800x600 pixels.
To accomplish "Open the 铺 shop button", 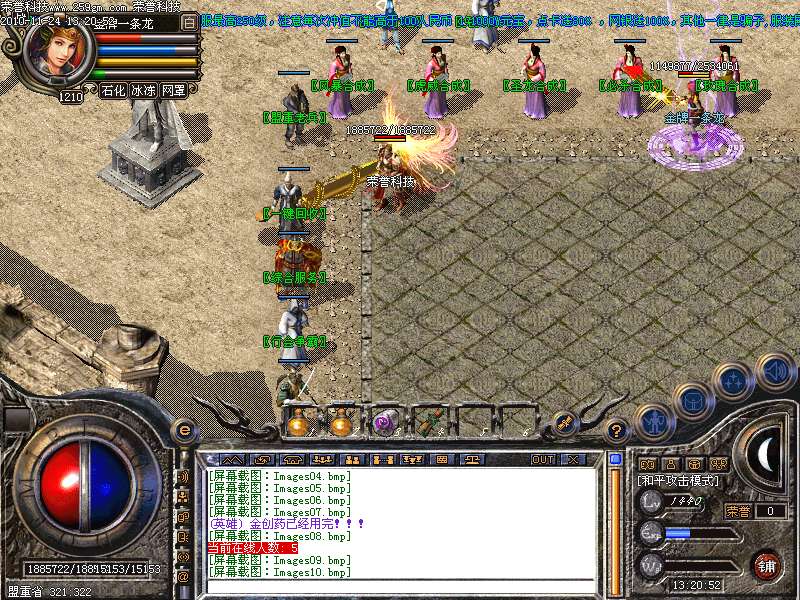I will point(766,565).
